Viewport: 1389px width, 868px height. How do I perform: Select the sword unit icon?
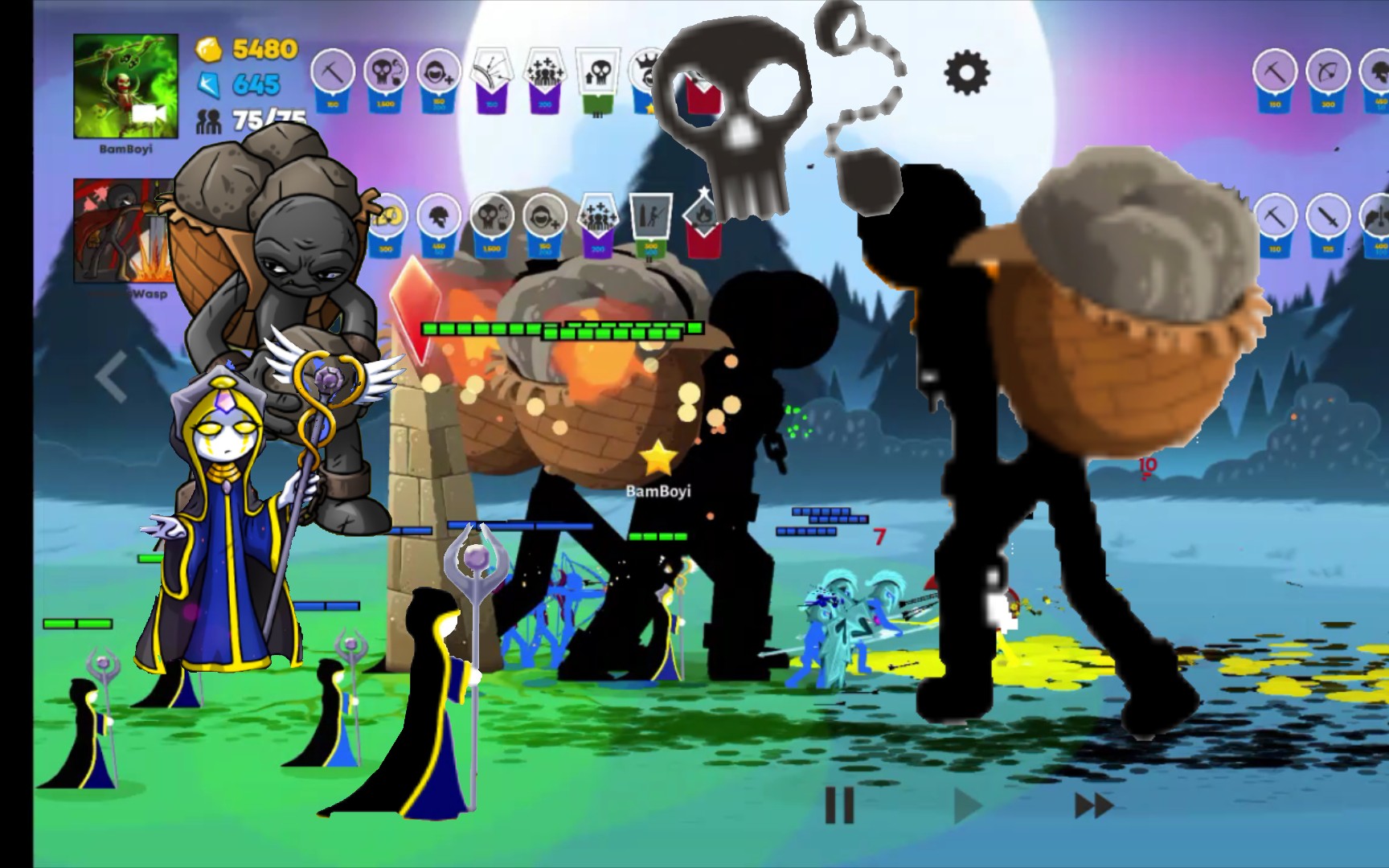[x=1327, y=219]
